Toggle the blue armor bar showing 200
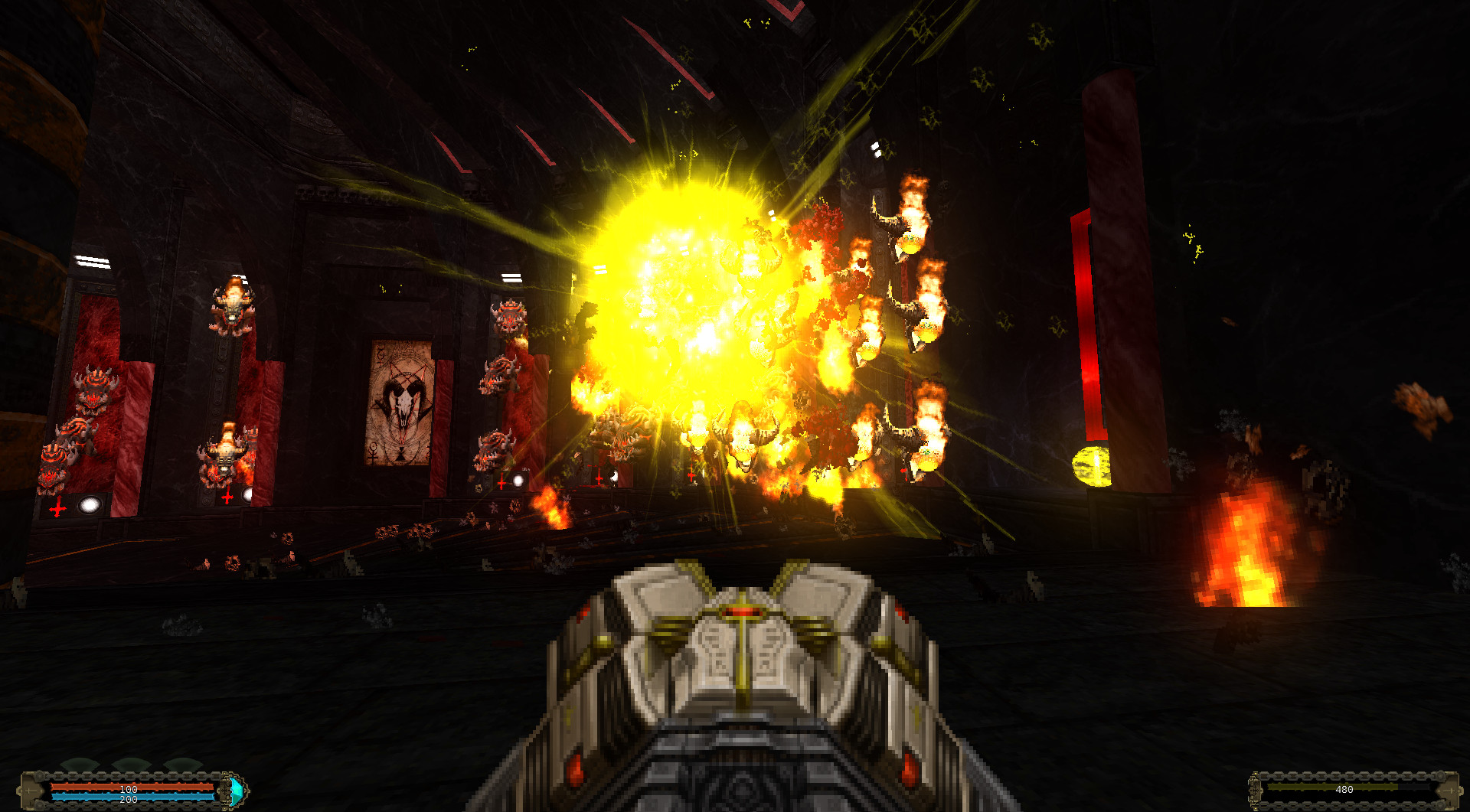1470x812 pixels. tap(130, 799)
